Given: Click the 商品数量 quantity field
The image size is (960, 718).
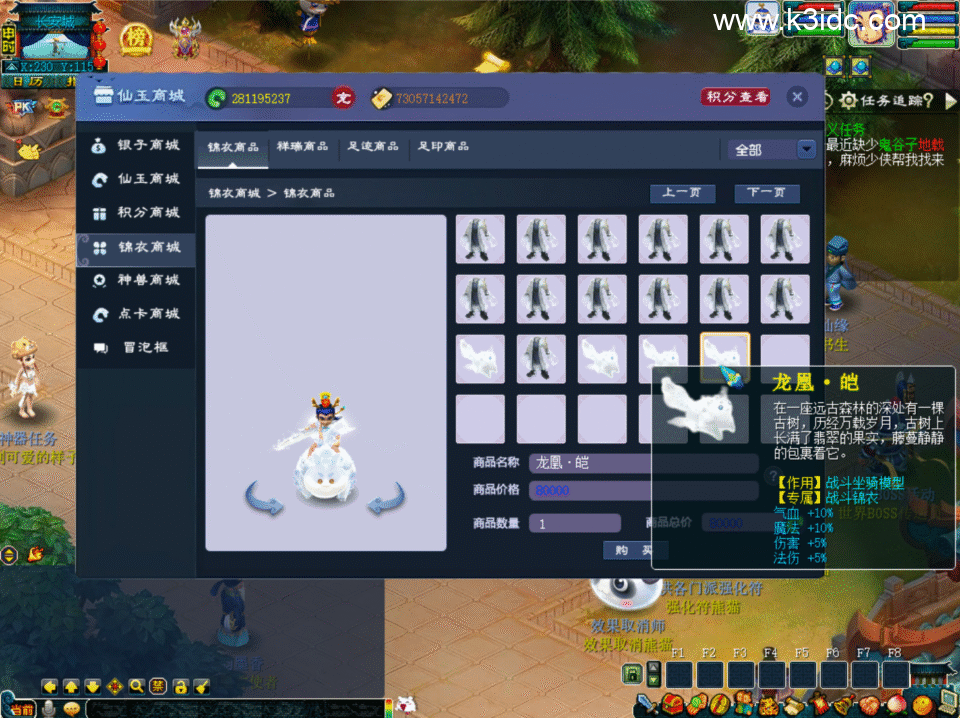Looking at the screenshot, I should click(x=574, y=523).
